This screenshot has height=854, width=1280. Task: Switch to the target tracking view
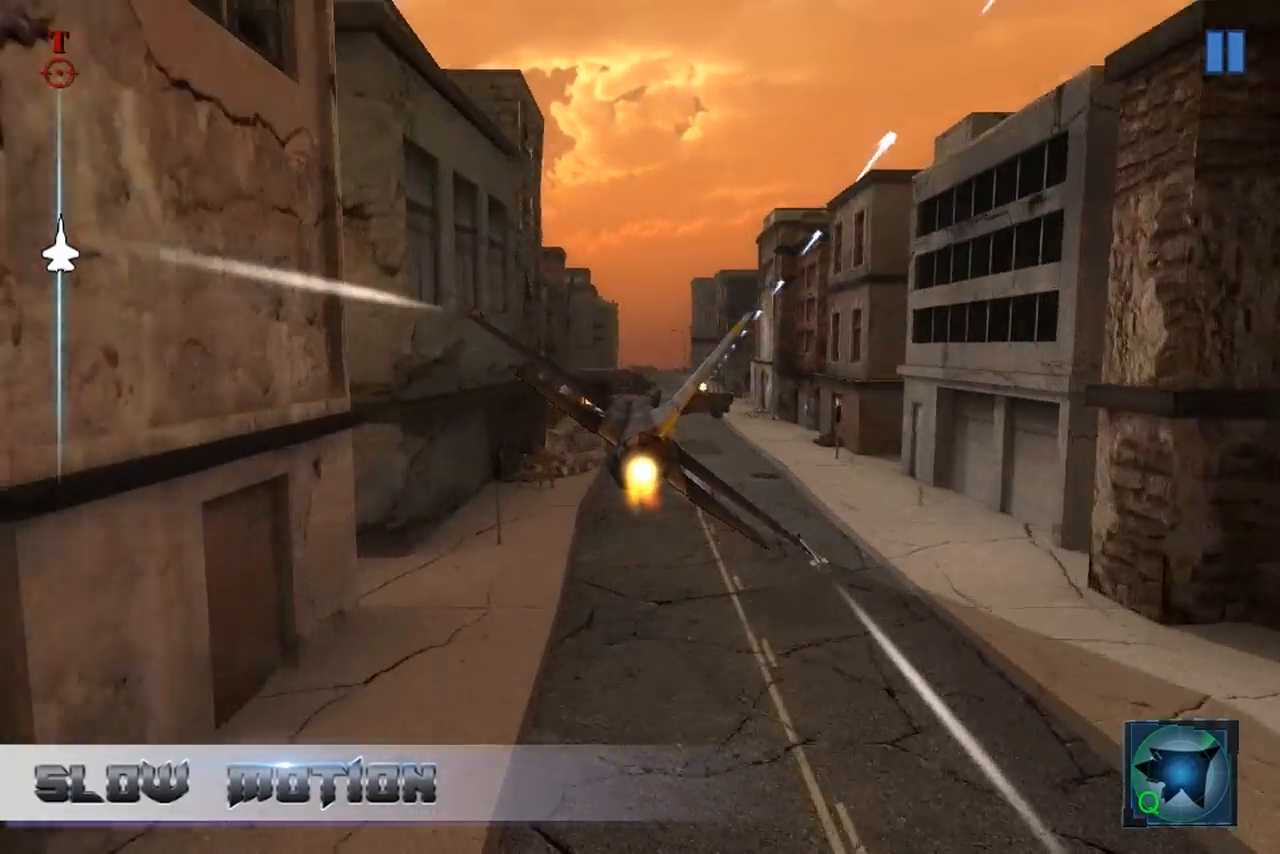coord(58,42)
